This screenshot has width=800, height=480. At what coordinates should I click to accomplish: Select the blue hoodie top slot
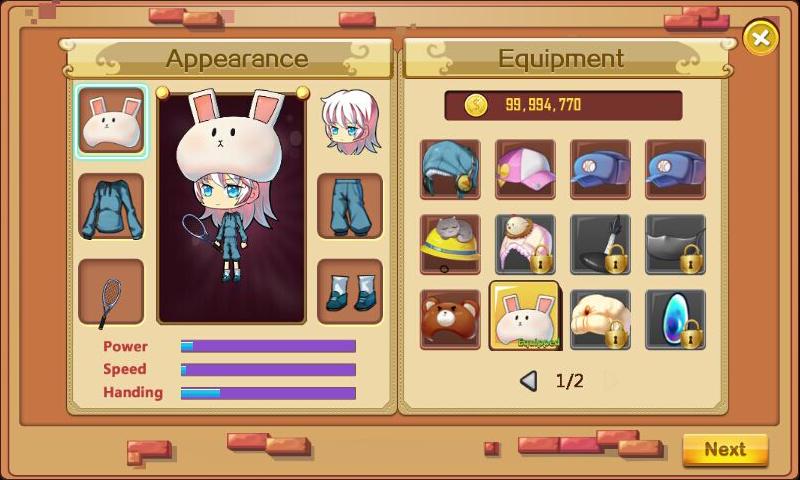pos(111,207)
